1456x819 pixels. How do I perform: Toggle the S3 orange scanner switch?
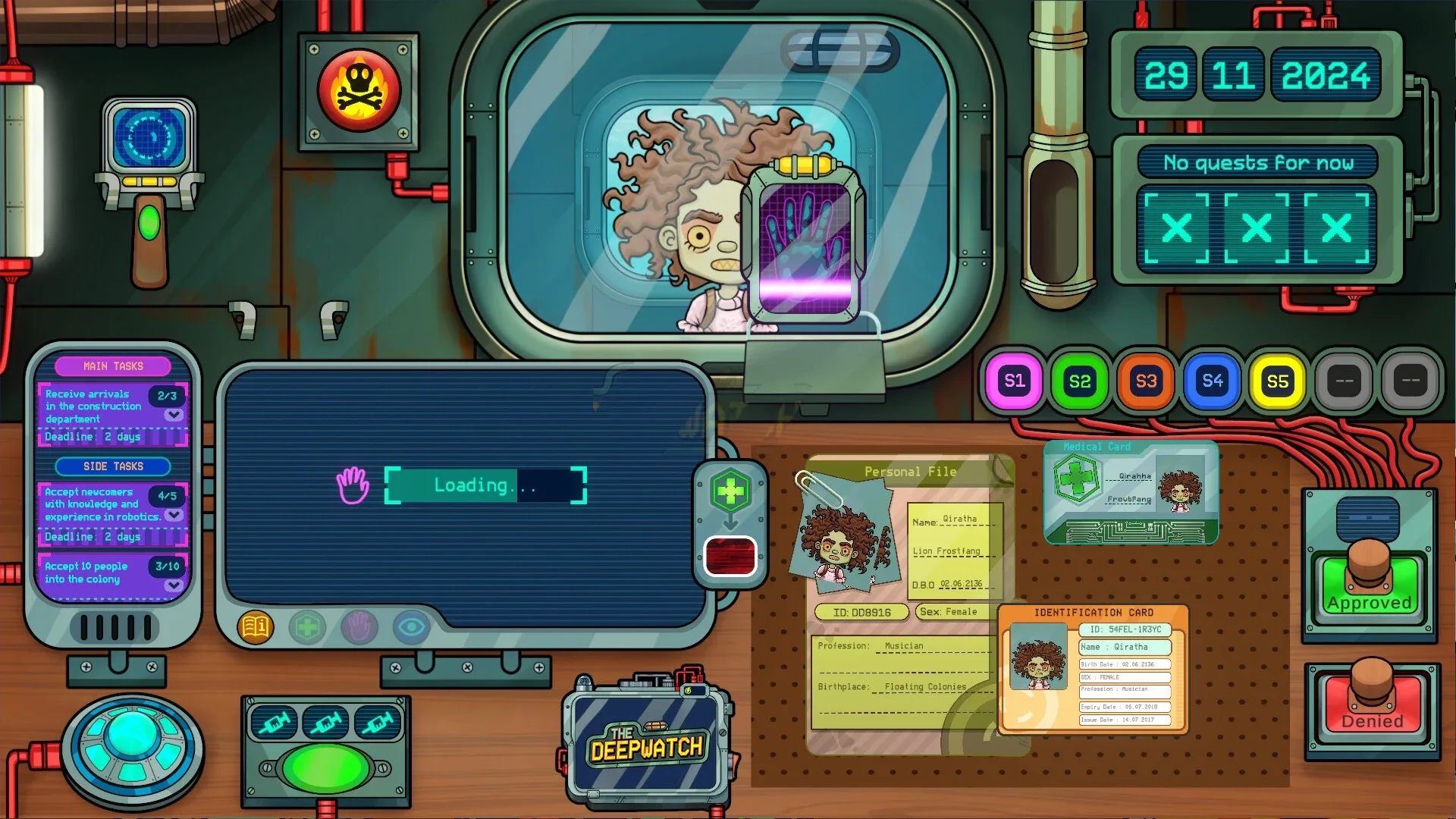(x=1145, y=381)
